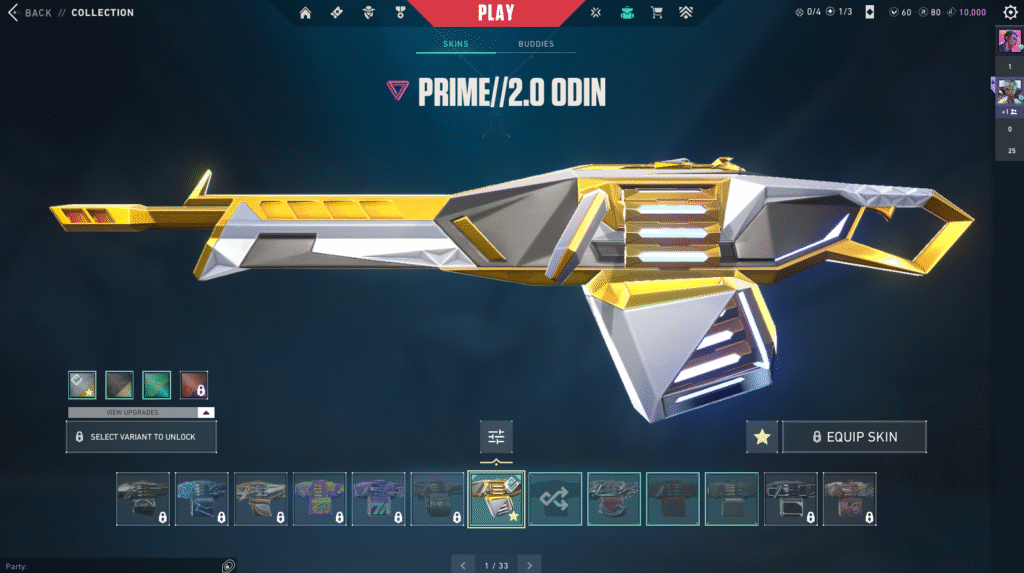Choose the green variant swatch
The width and height of the screenshot is (1024, 573).
tap(157, 385)
